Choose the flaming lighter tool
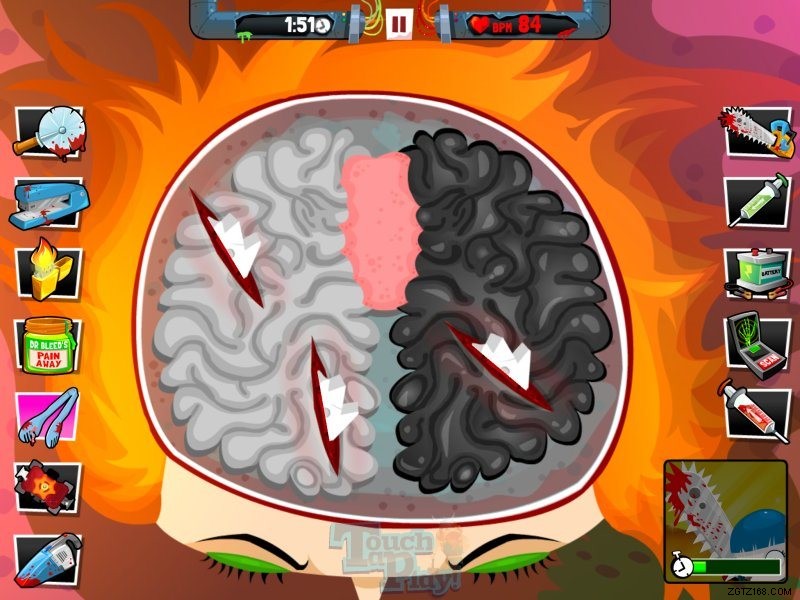Viewport: 800px width, 600px height. [47, 273]
